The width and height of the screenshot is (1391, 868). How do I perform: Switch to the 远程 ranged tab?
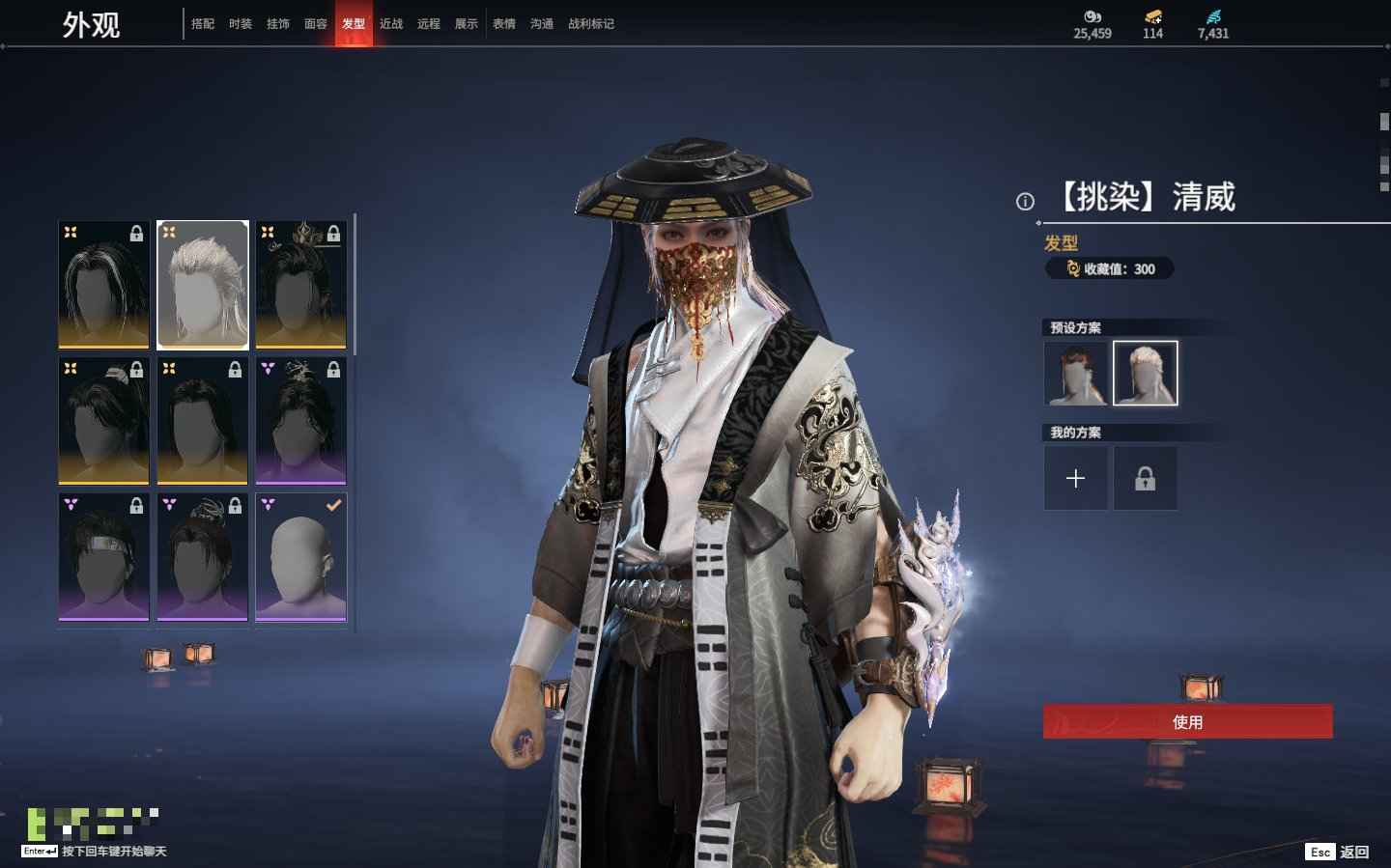pos(429,24)
